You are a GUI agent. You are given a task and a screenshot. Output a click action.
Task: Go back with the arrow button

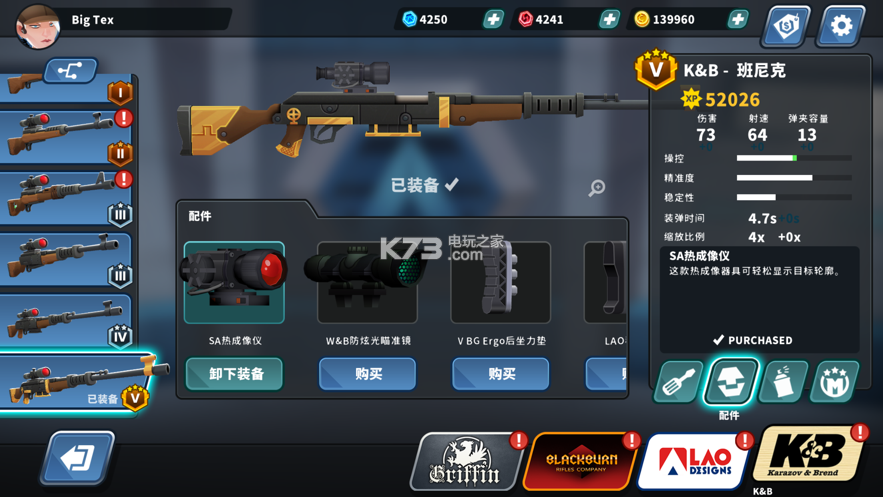(x=77, y=458)
